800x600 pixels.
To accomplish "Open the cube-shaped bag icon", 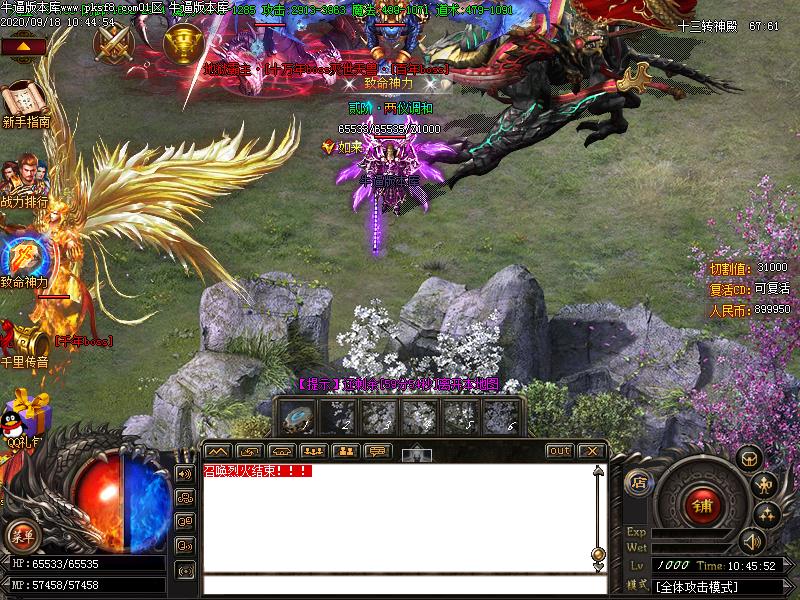I will pos(746,459).
